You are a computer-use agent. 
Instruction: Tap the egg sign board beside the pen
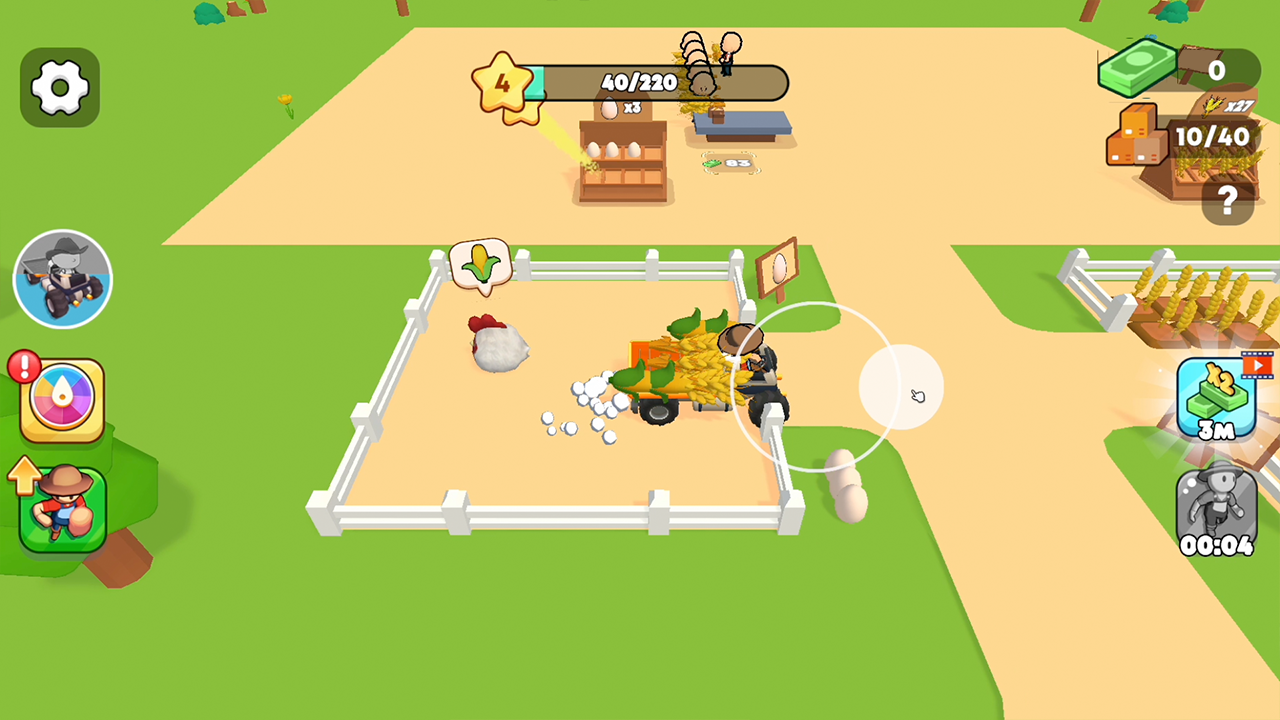(779, 270)
